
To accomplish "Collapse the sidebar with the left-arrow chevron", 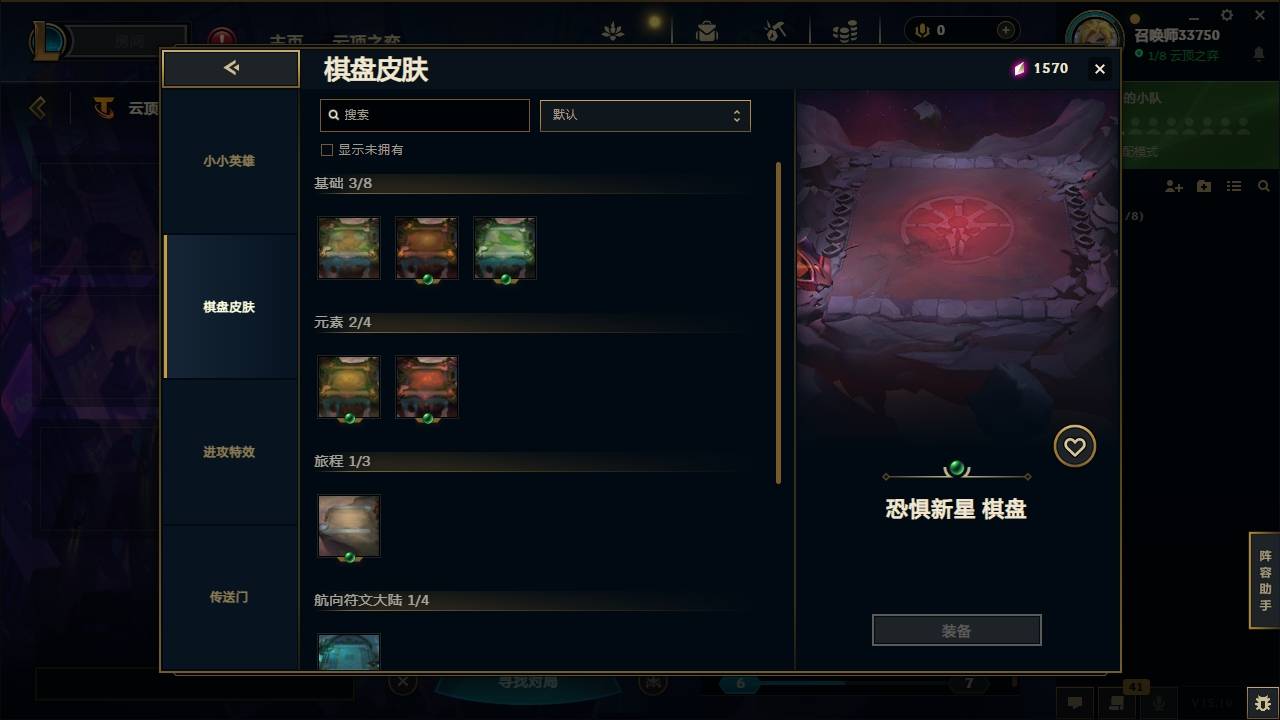I will [231, 68].
